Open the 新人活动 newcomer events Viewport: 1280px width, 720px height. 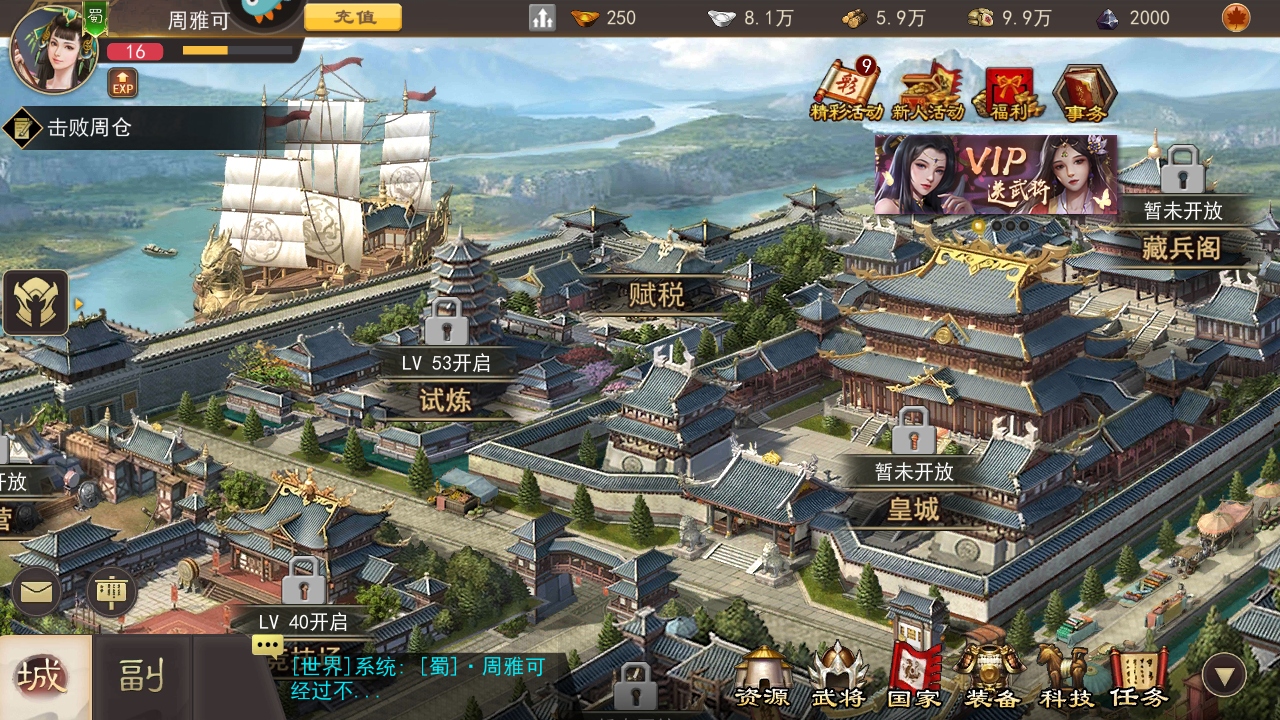click(927, 91)
